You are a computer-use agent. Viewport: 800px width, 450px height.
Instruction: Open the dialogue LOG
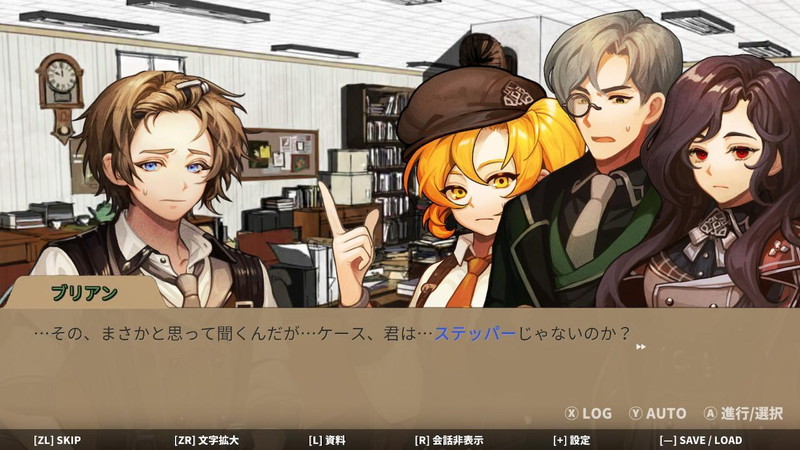pyautogui.click(x=588, y=413)
